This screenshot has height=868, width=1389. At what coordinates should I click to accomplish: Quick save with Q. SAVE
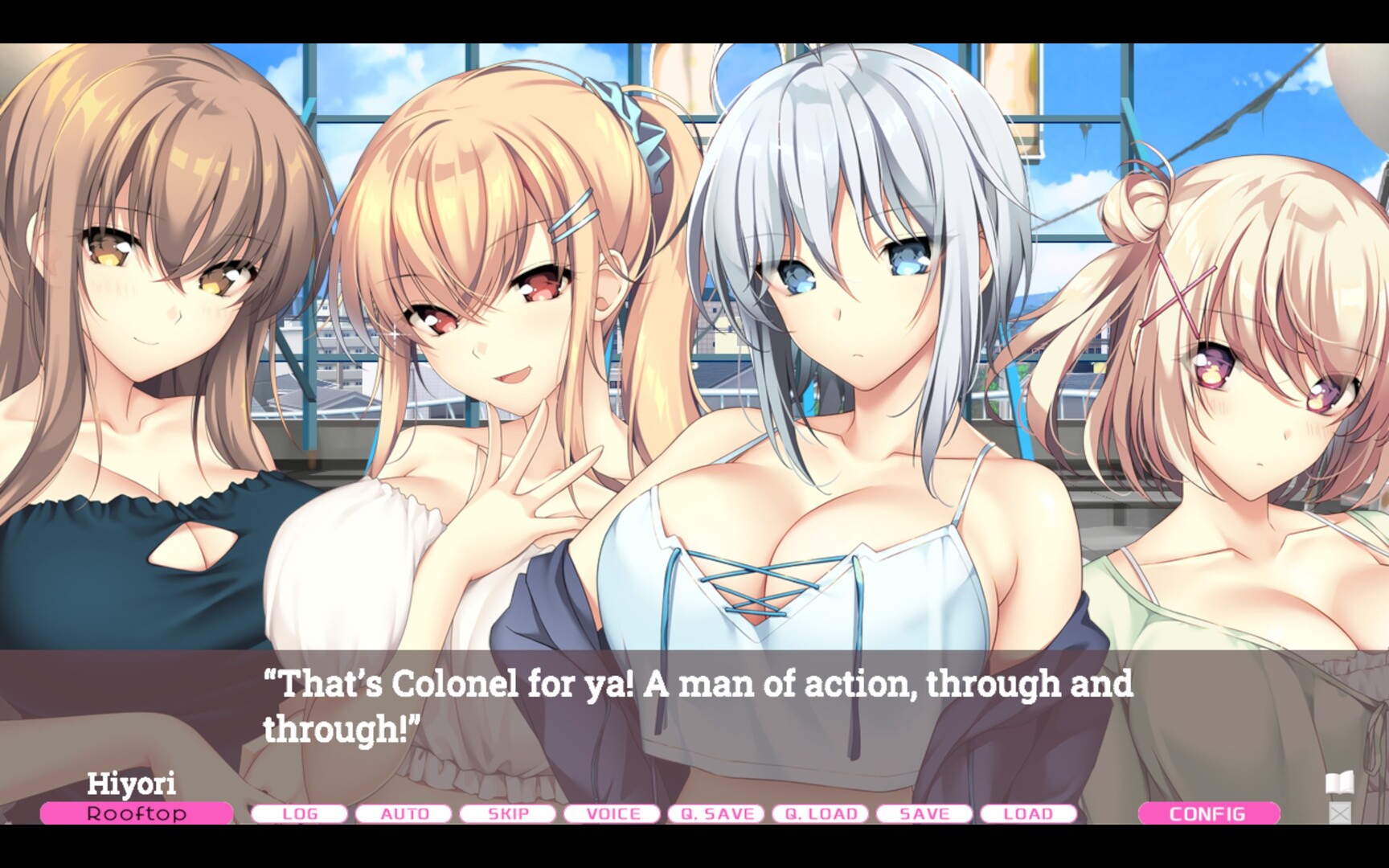(x=716, y=814)
